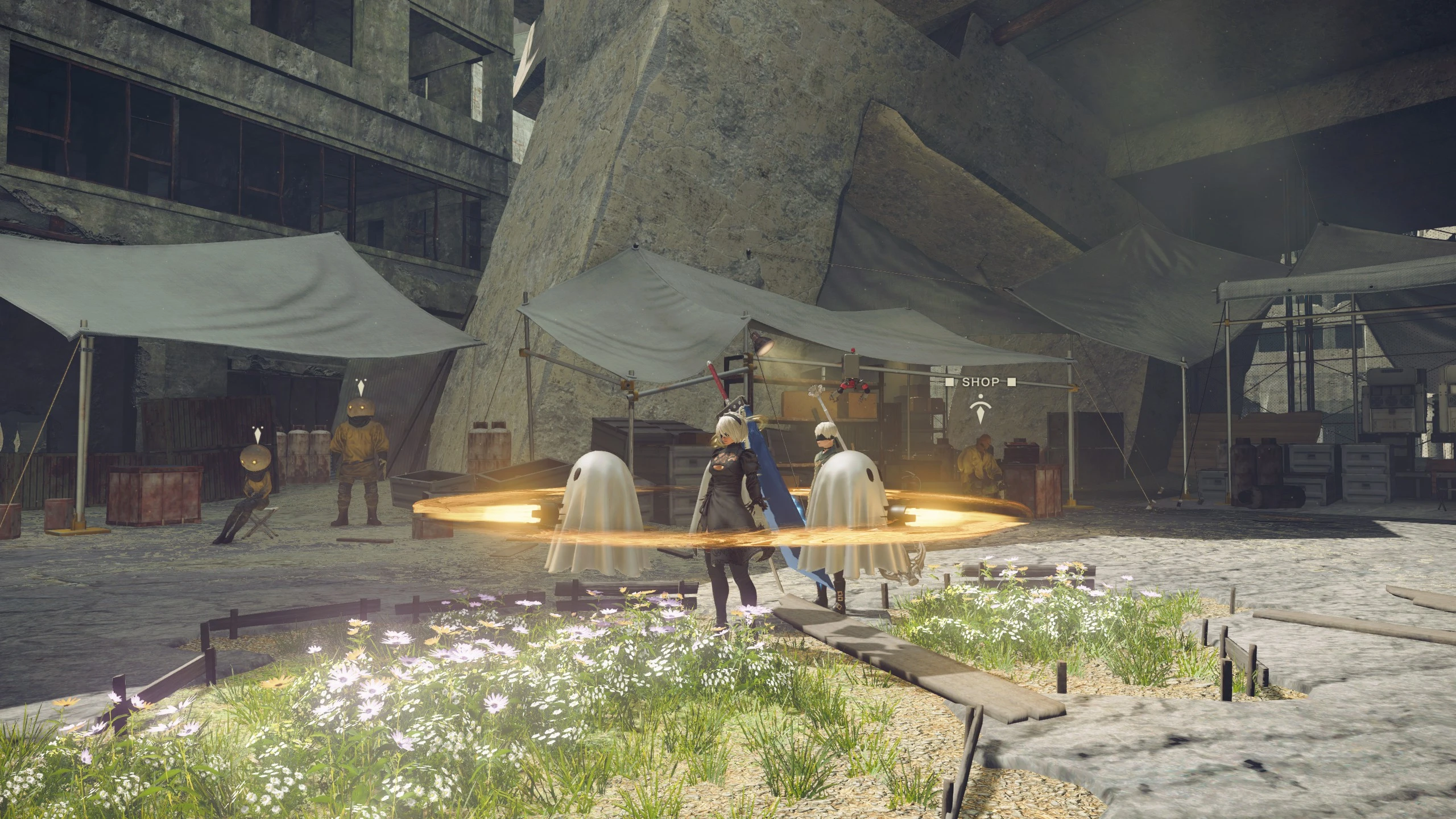Select the SHOP label marker
Image resolution: width=1456 pixels, height=819 pixels.
[x=981, y=382]
